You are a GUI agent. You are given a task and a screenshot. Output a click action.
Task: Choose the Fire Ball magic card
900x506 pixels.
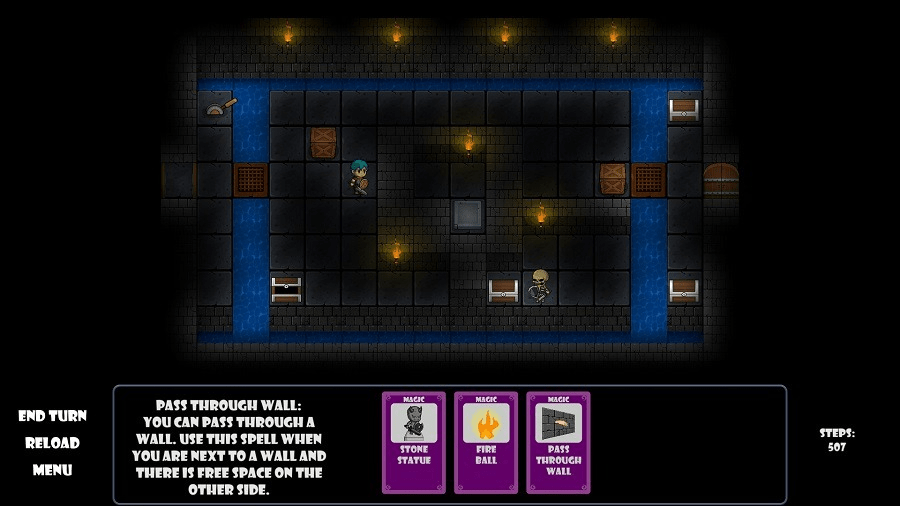pyautogui.click(x=486, y=441)
